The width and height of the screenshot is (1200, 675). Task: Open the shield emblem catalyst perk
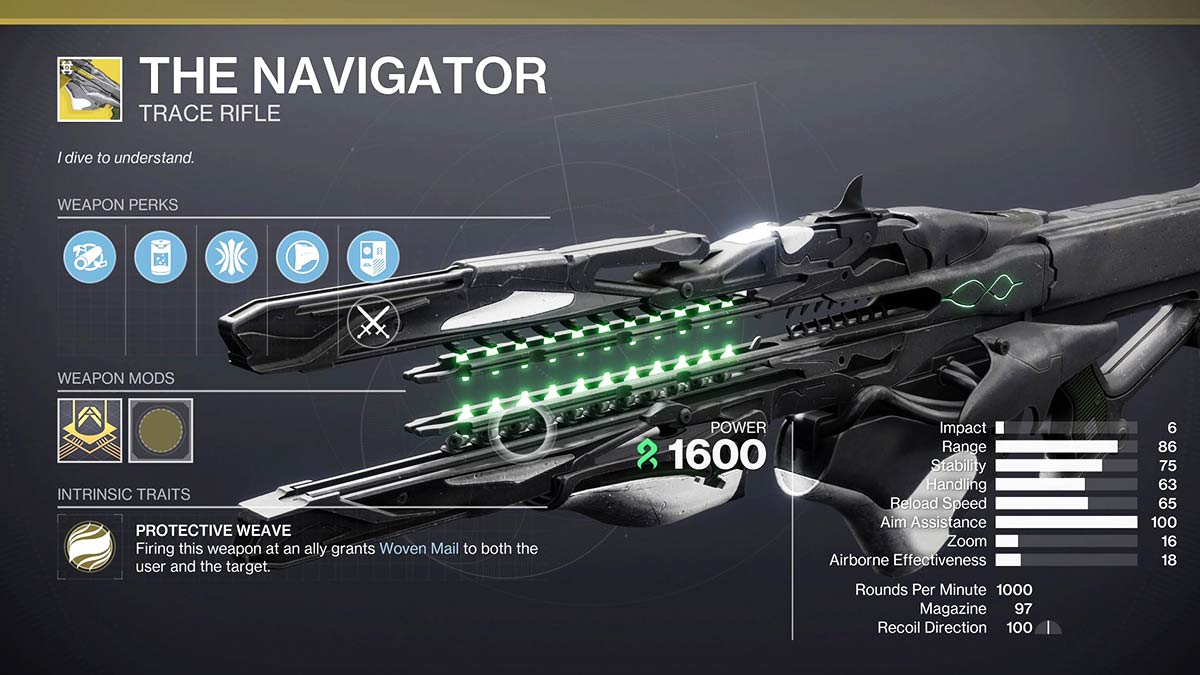point(372,257)
